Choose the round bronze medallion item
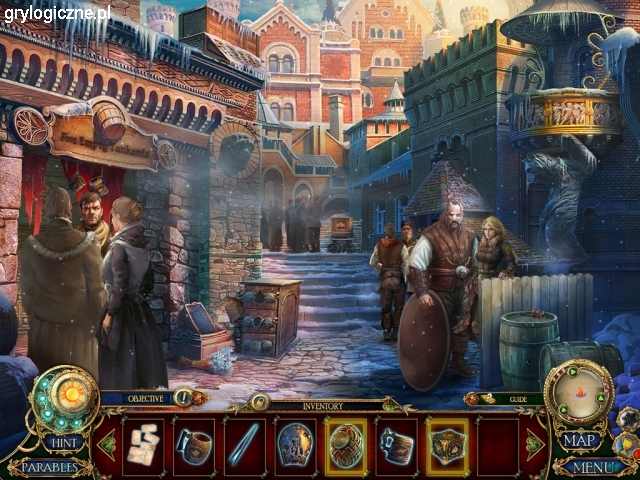Image resolution: width=640 pixels, height=480 pixels. [346, 445]
